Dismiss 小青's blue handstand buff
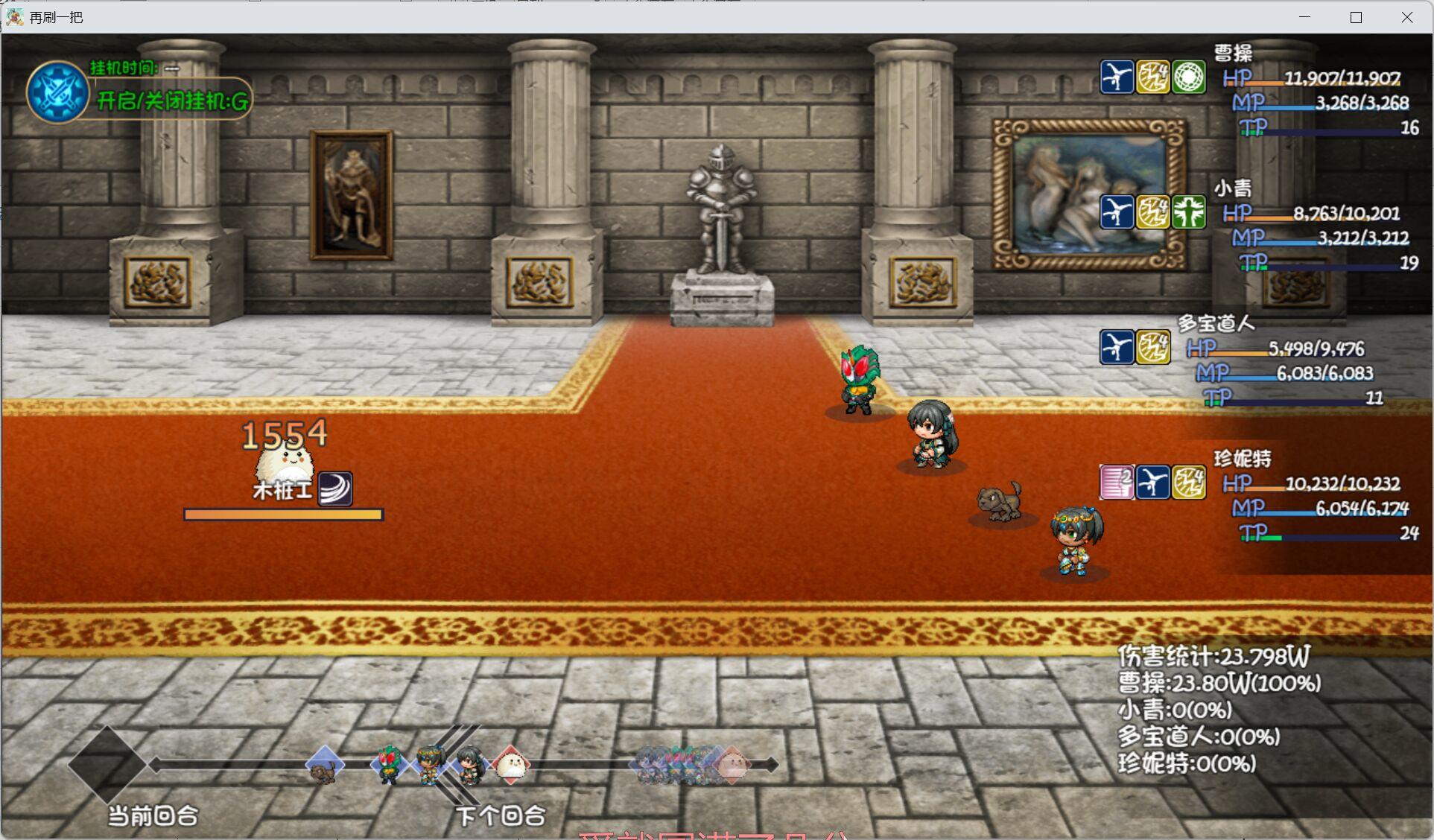Viewport: 1434px width, 840px height. pos(1117,212)
